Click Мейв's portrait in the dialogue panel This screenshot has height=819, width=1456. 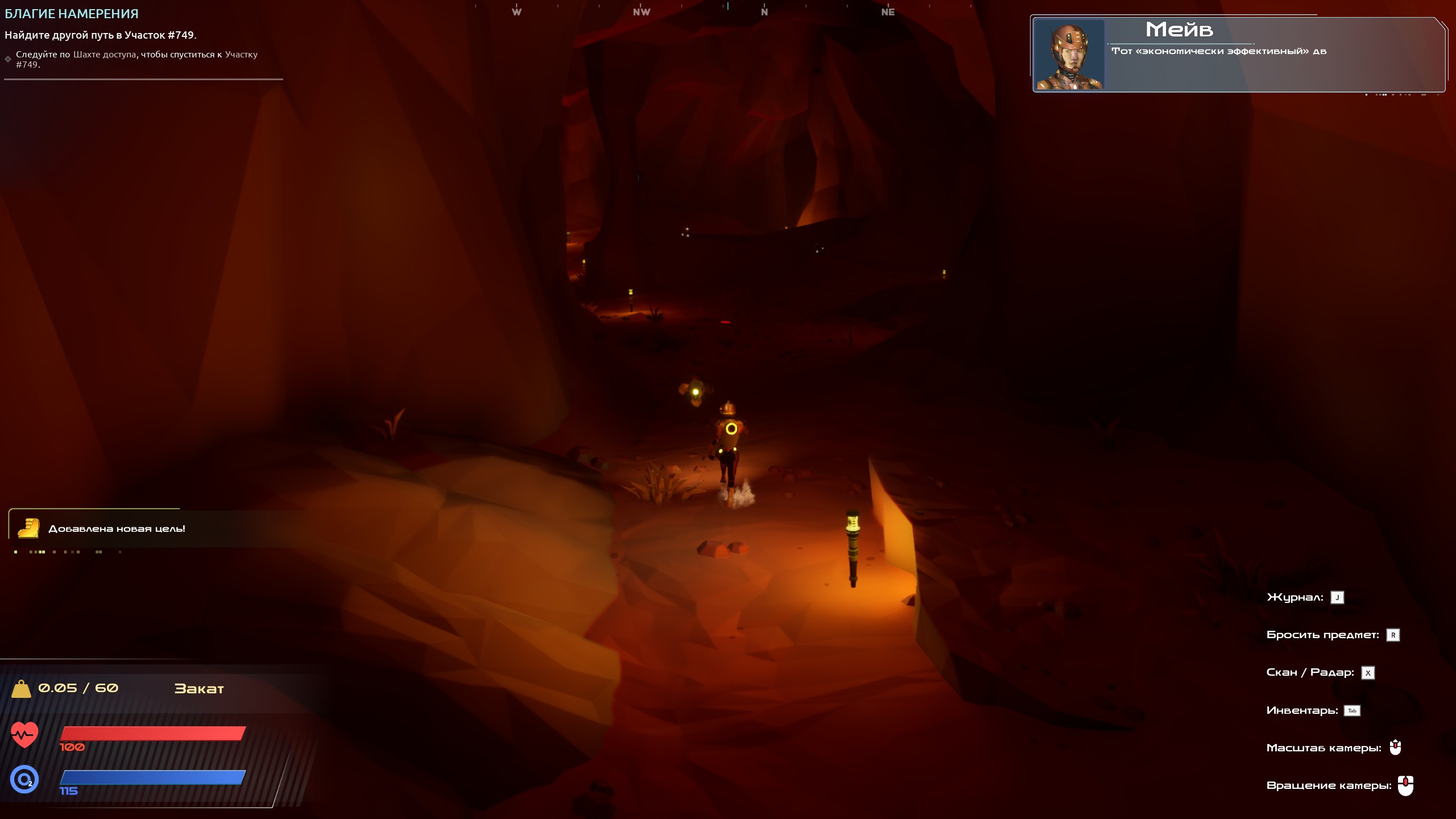coord(1069,55)
